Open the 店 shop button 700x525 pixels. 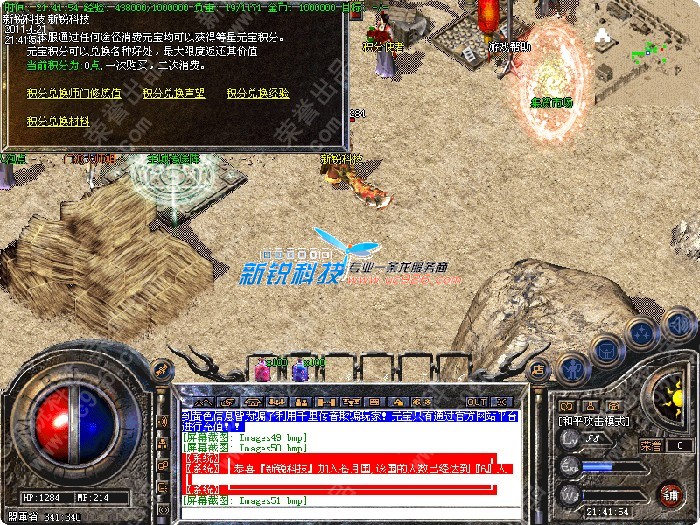point(537,369)
